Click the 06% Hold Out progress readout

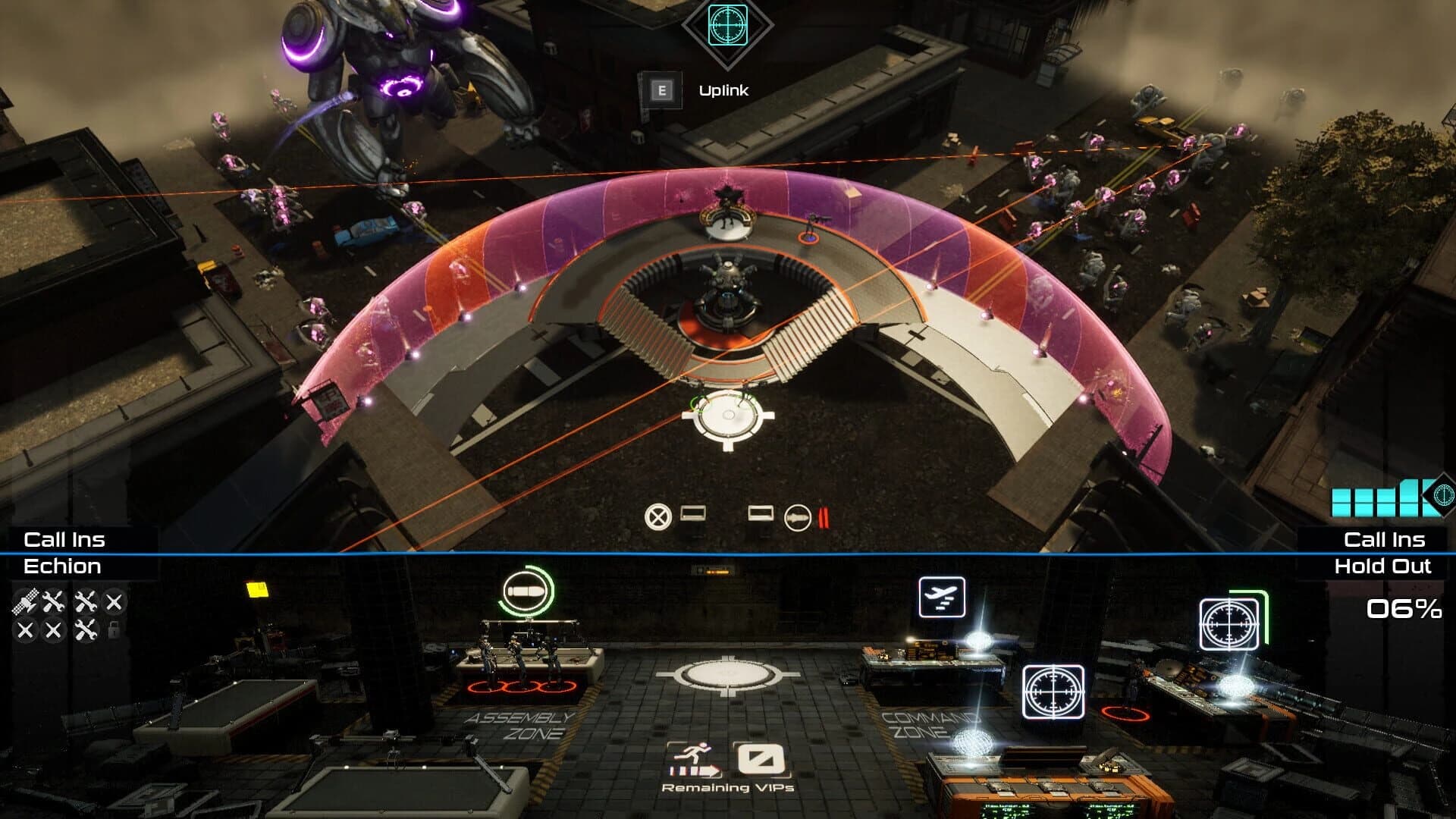(x=1406, y=608)
